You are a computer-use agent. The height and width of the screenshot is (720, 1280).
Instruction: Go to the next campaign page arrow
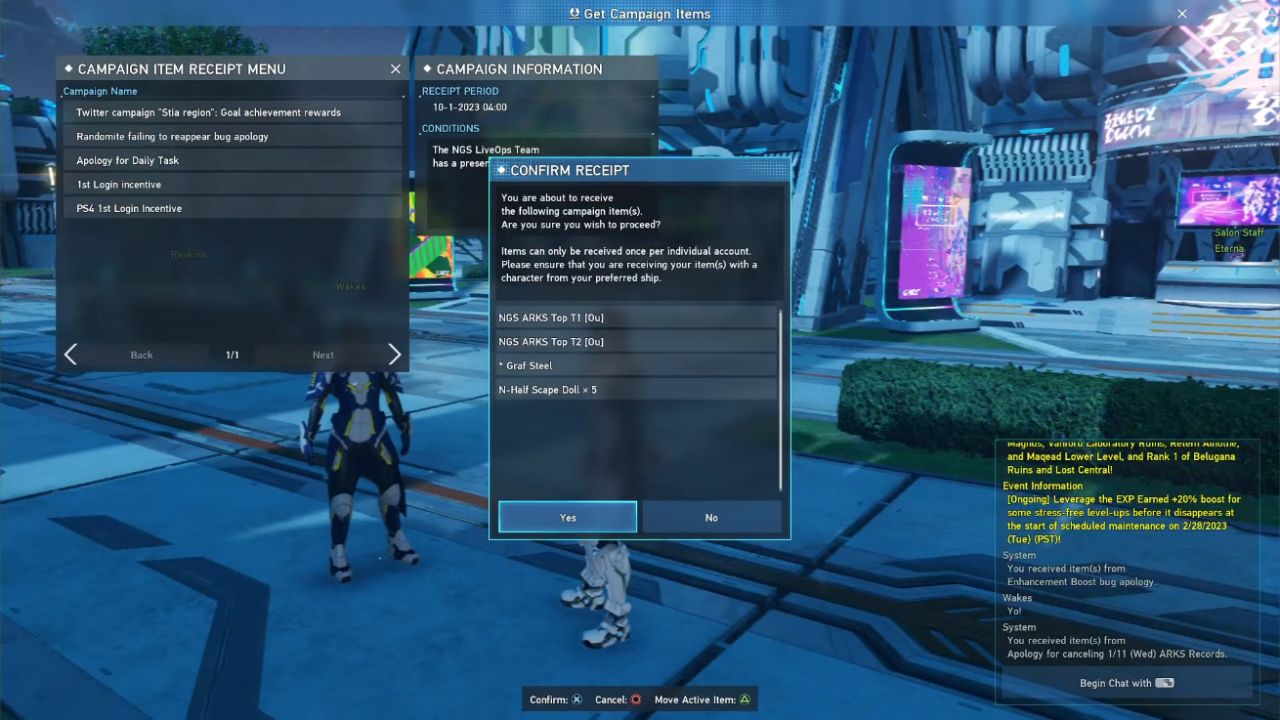[394, 355]
